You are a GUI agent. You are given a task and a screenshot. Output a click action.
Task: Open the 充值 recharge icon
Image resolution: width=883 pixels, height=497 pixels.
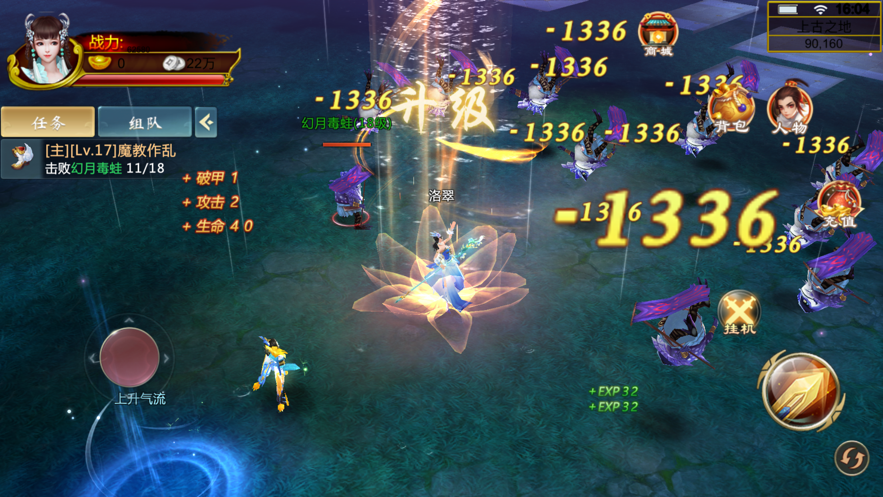point(838,203)
